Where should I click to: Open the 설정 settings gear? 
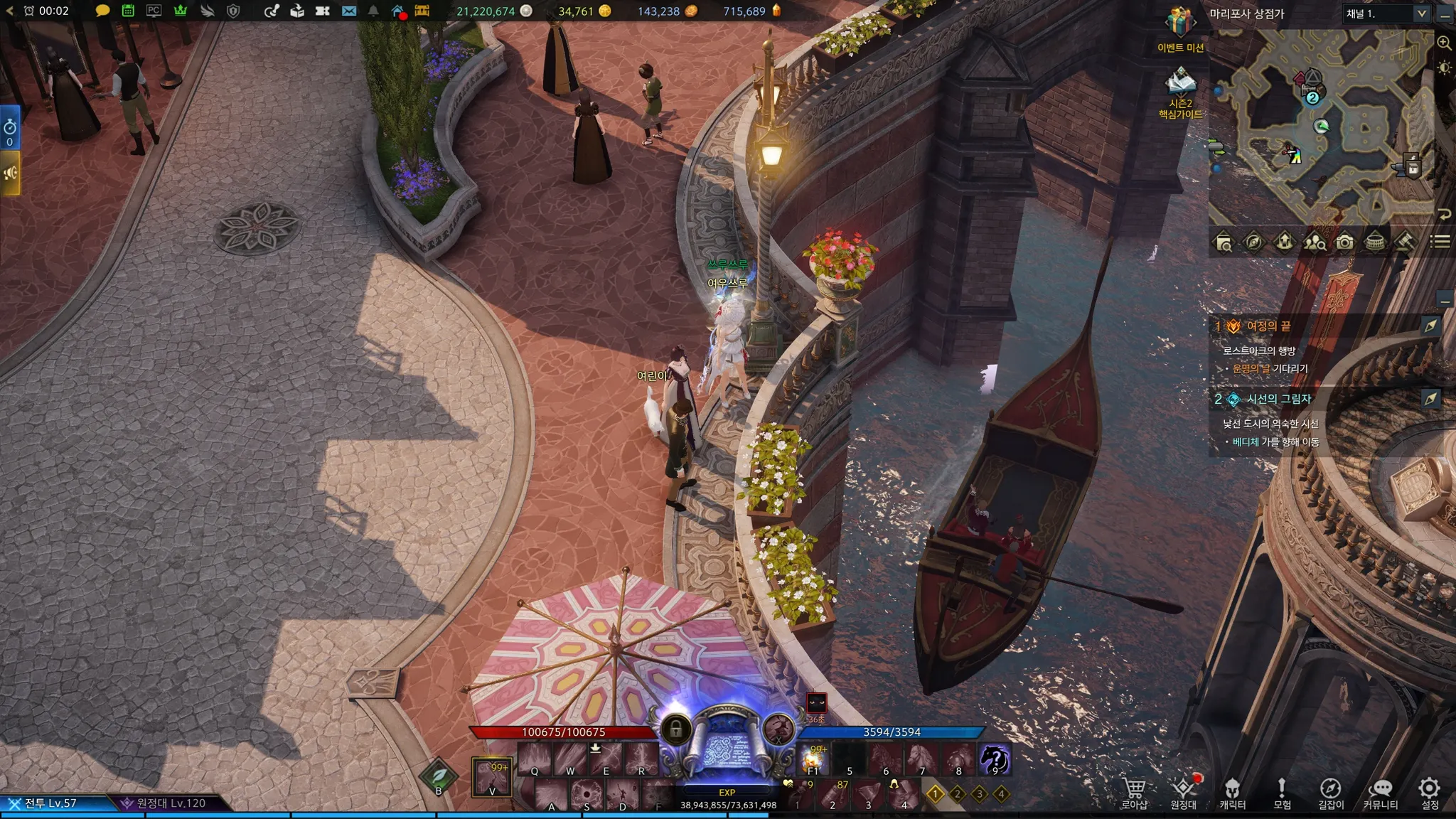coord(1430,791)
